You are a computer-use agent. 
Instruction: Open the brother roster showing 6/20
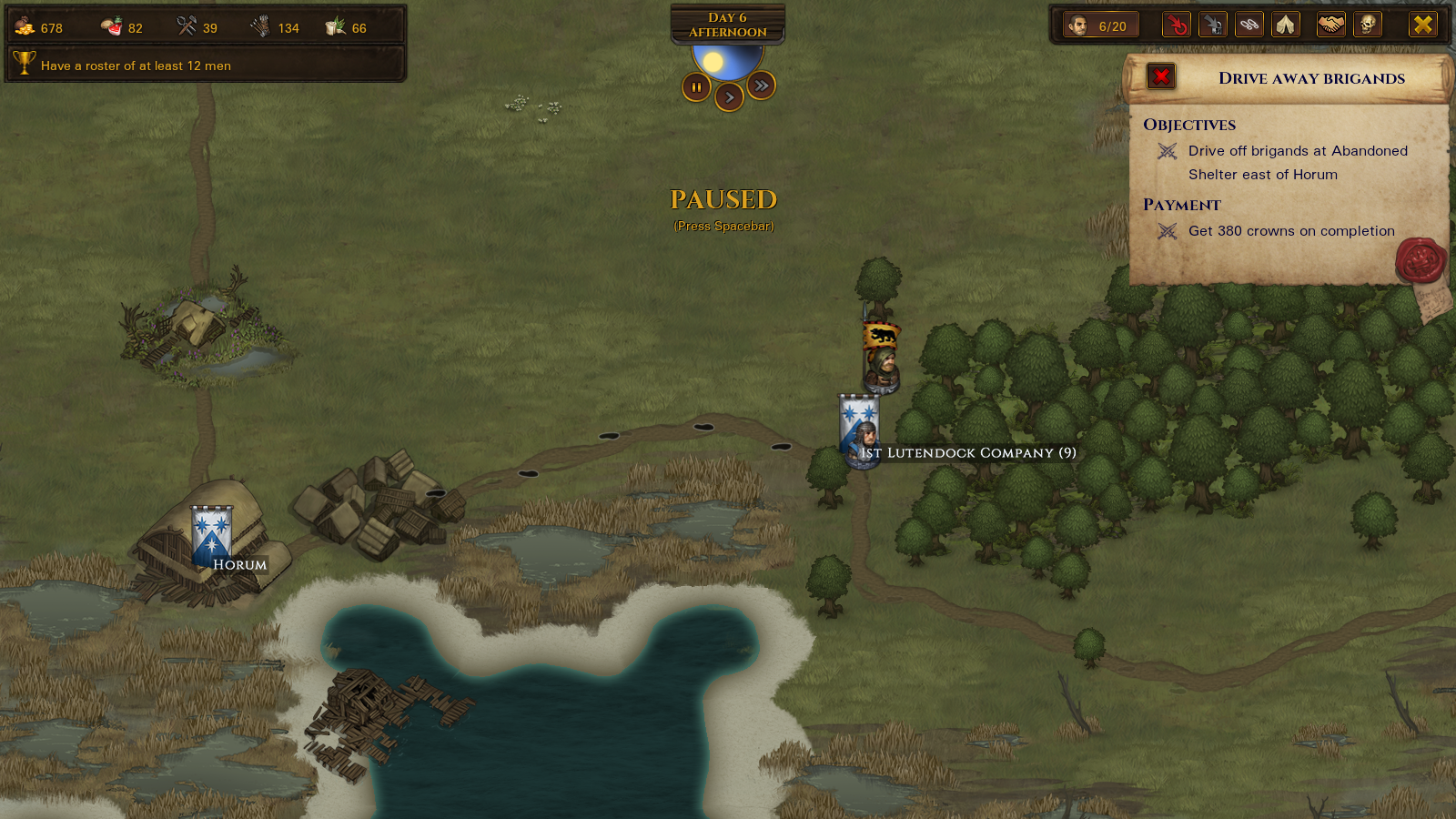click(1097, 25)
